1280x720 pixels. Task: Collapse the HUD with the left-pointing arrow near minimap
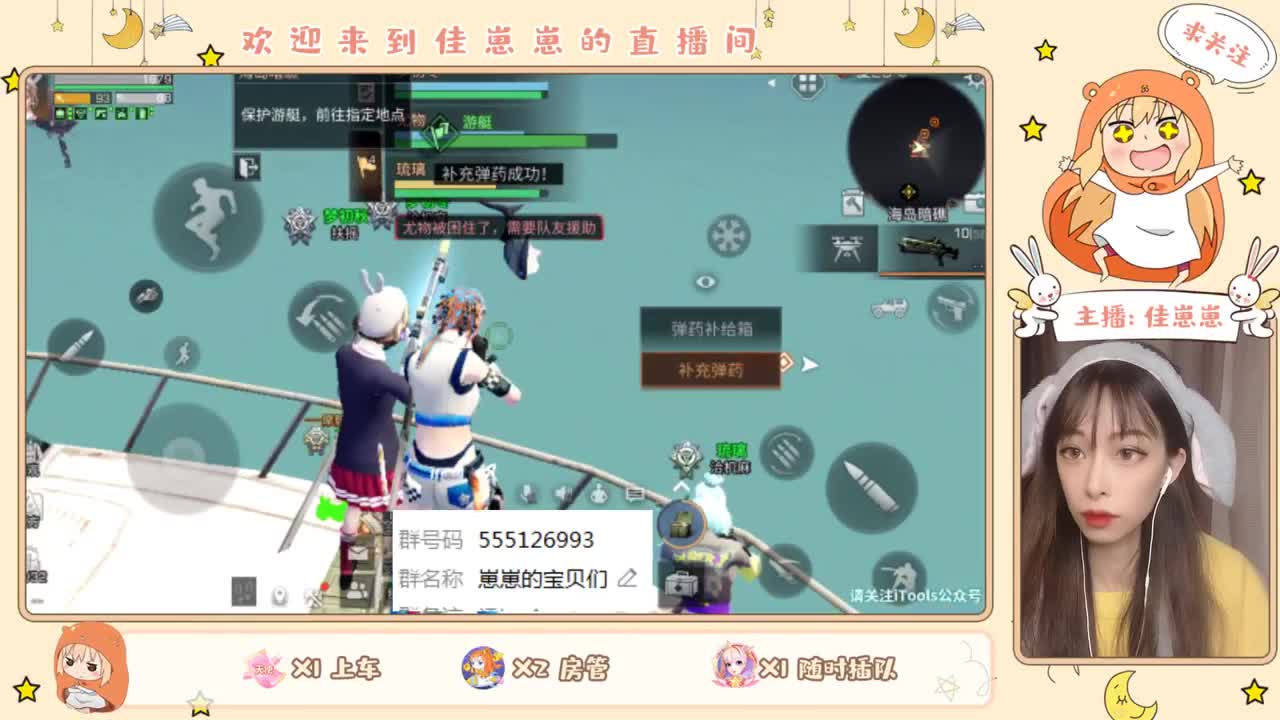pyautogui.click(x=772, y=82)
